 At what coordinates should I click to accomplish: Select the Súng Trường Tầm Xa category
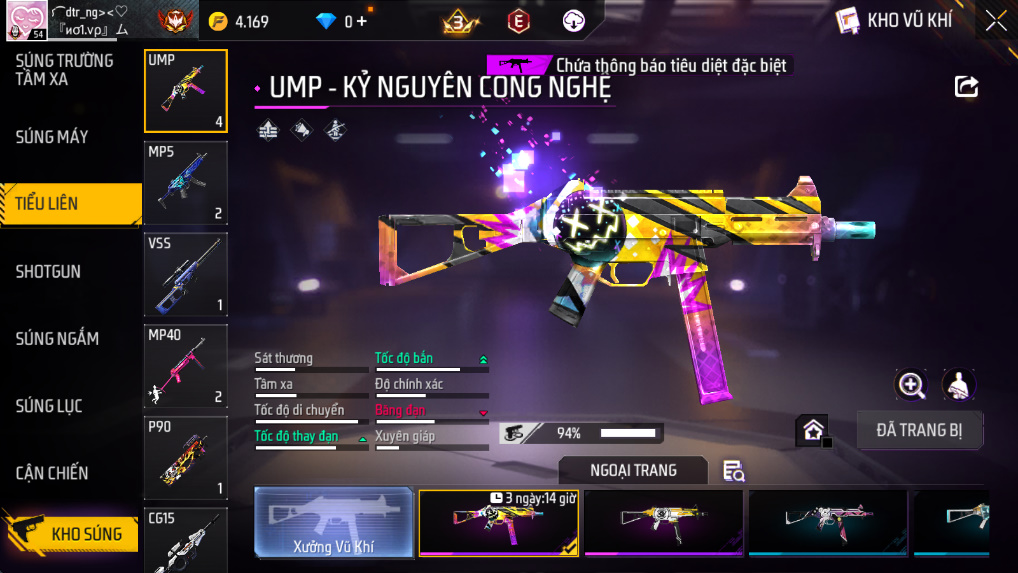[64, 70]
